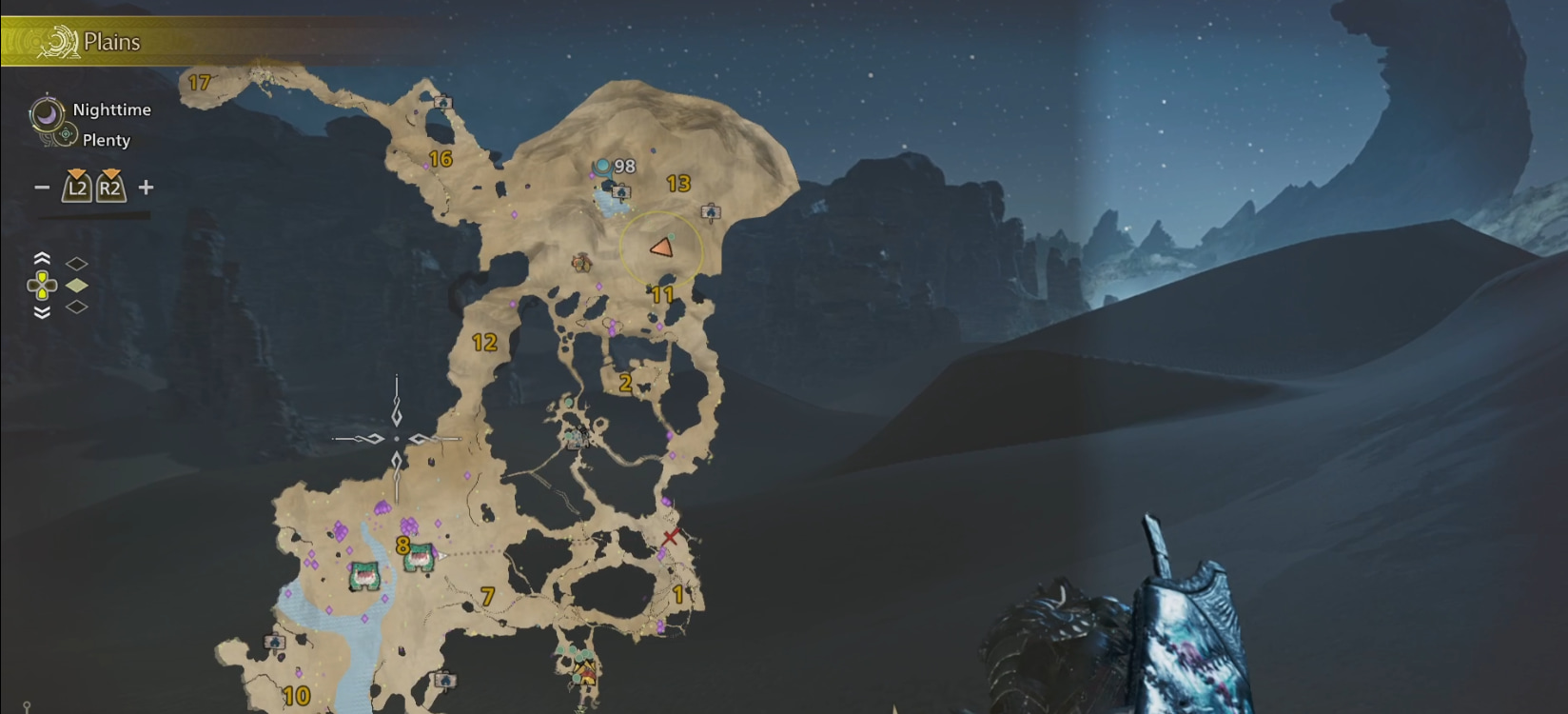Move up one map level with the up chevrons

pyautogui.click(x=42, y=259)
